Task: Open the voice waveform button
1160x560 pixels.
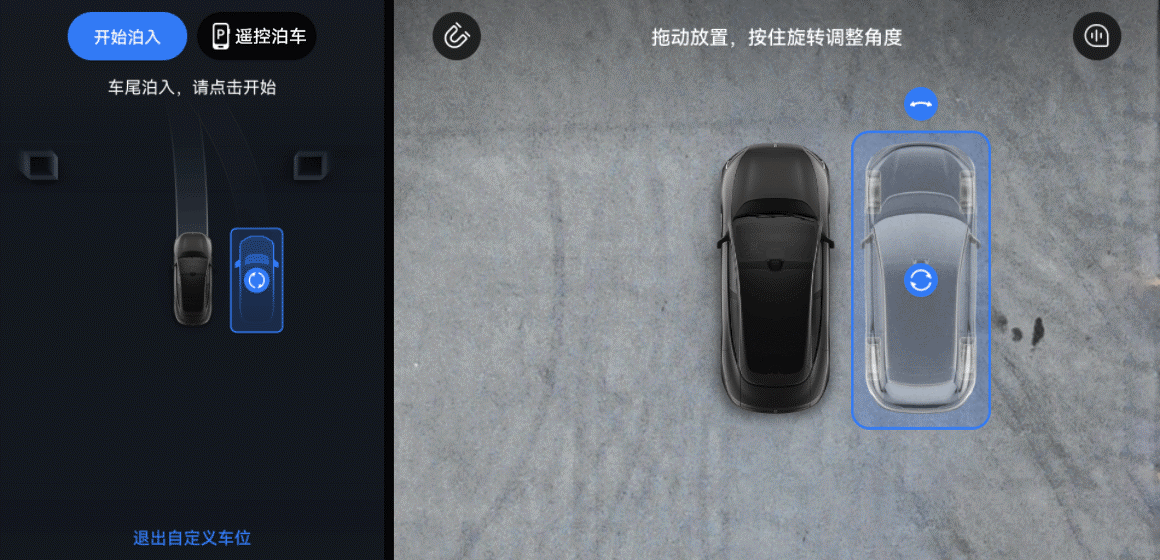Action: 1096,37
